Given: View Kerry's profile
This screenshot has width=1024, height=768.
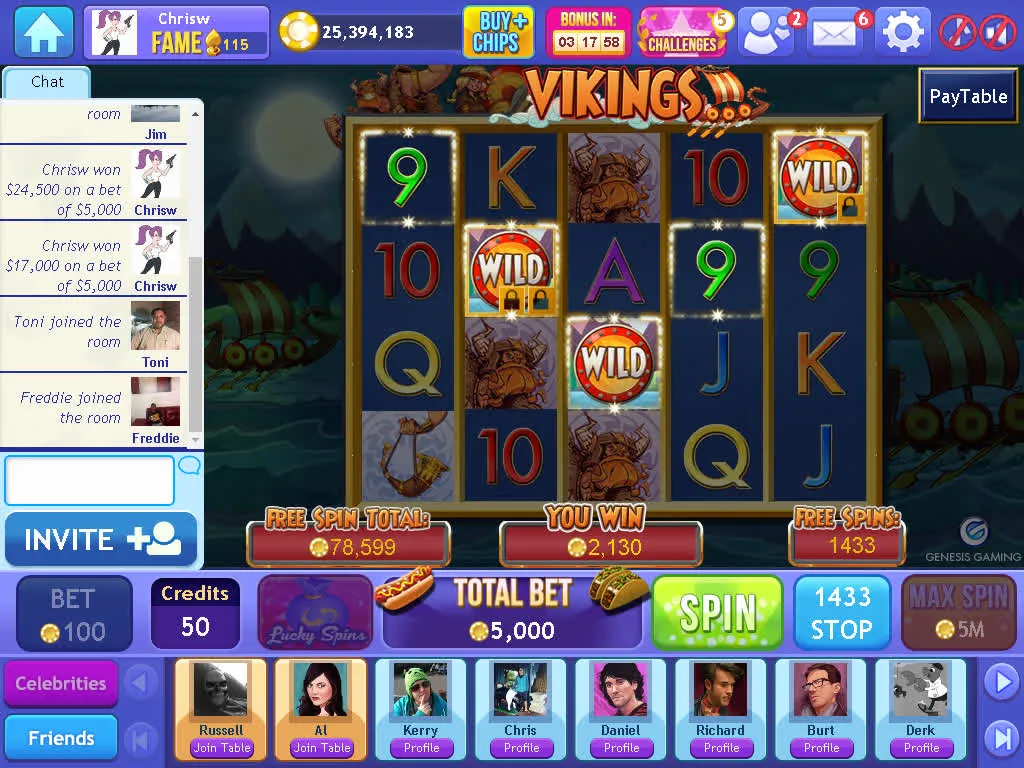Looking at the screenshot, I should click(421, 748).
